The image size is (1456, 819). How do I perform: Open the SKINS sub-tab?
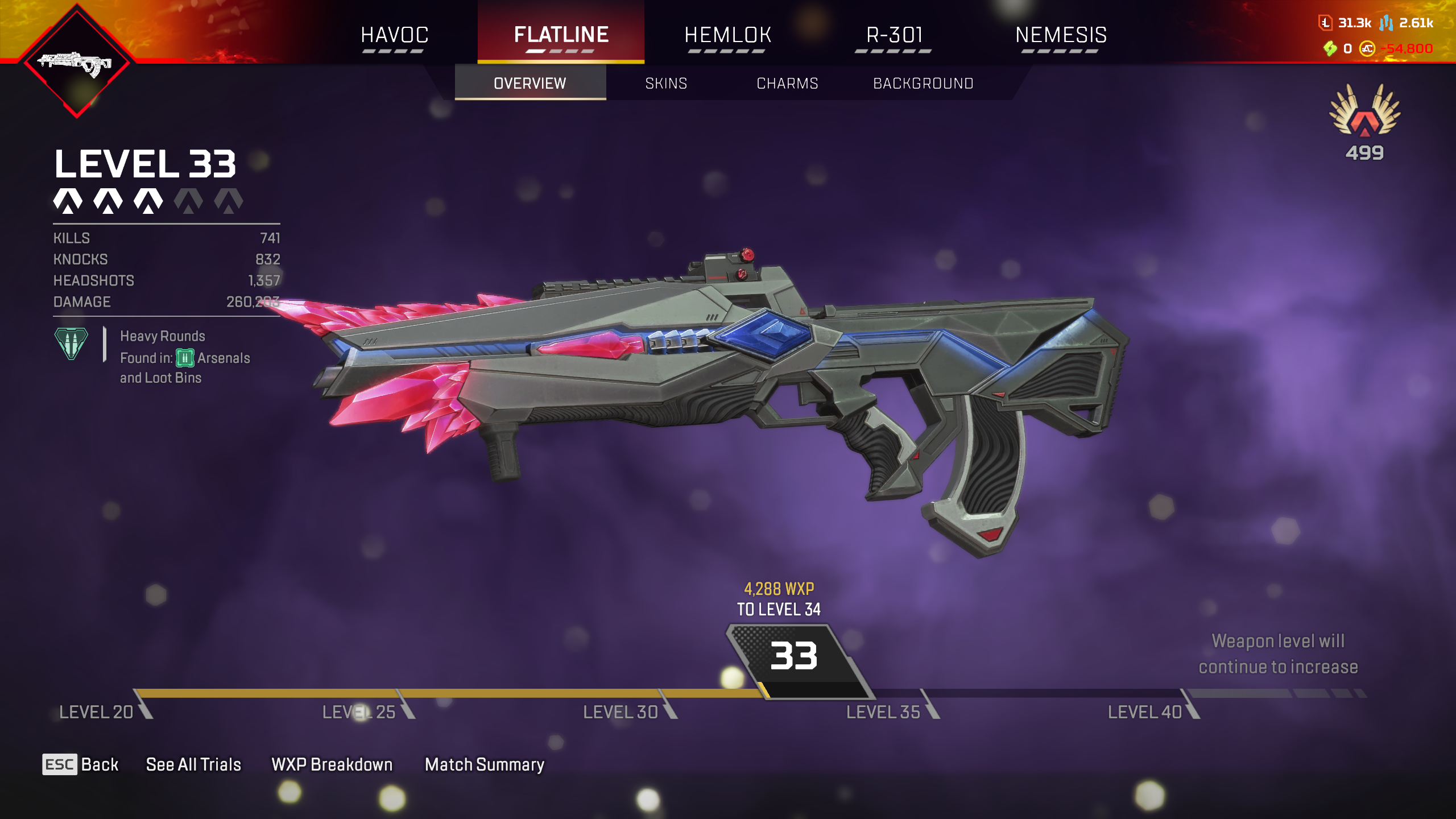666,84
